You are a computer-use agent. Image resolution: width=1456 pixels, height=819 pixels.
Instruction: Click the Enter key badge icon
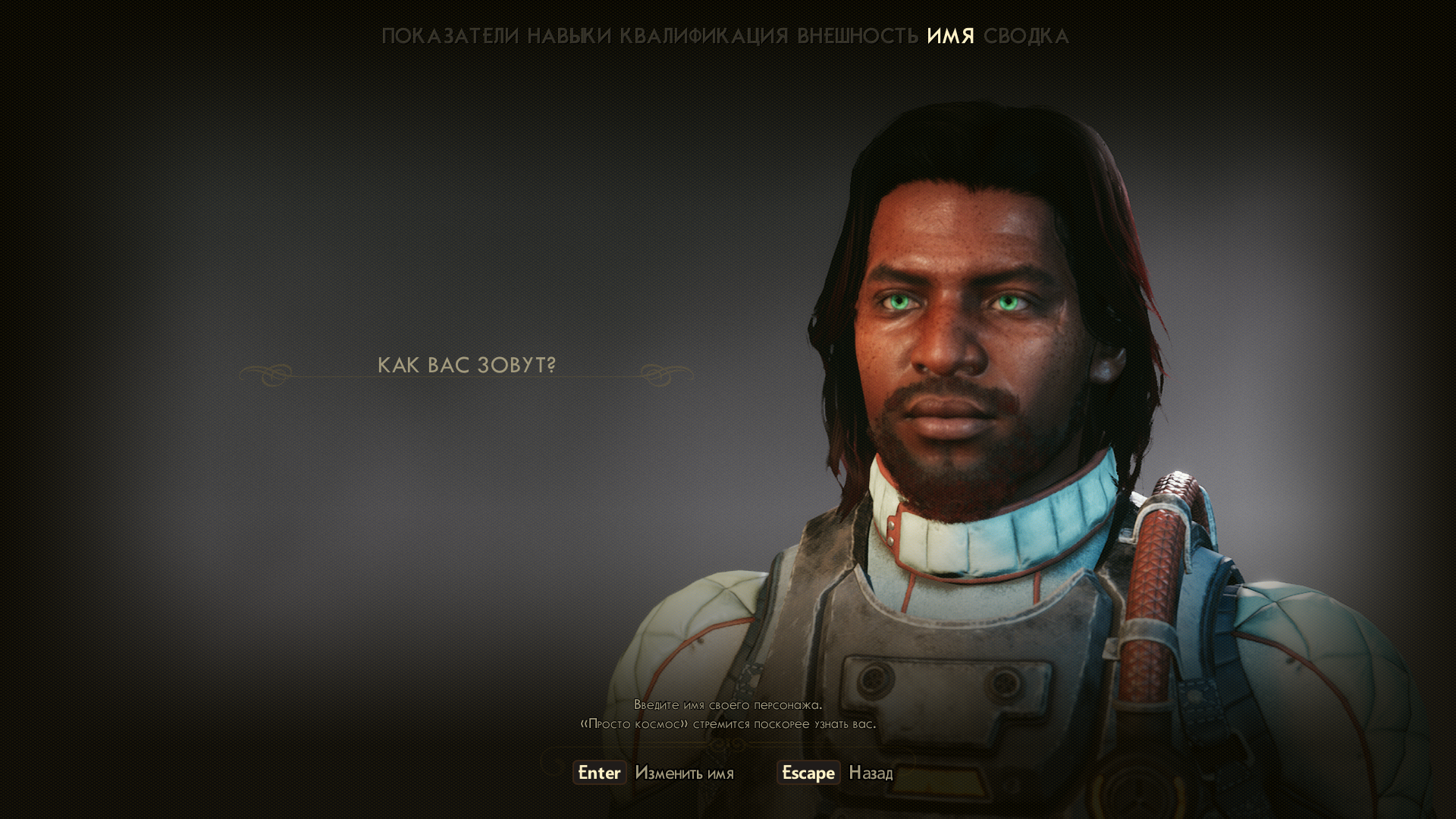click(x=598, y=773)
